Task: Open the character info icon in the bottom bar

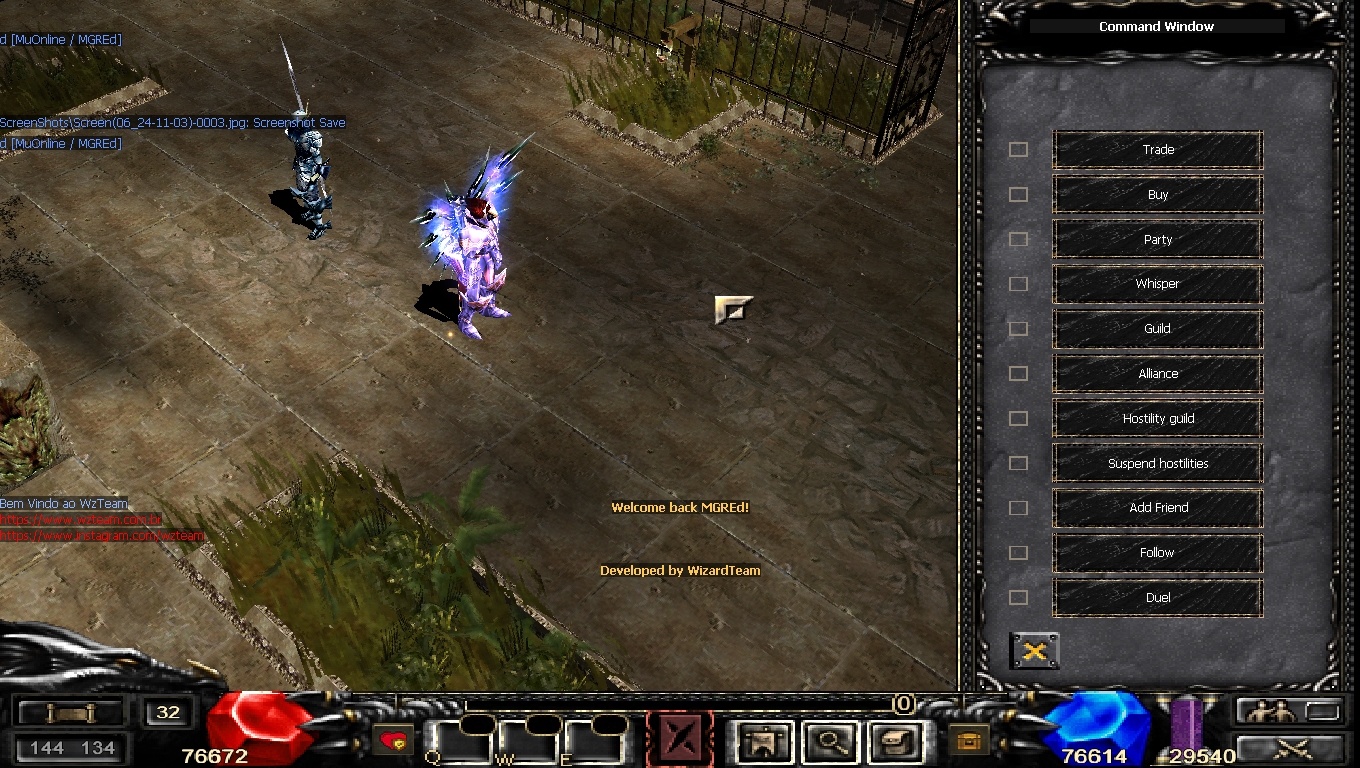Action: 765,742
